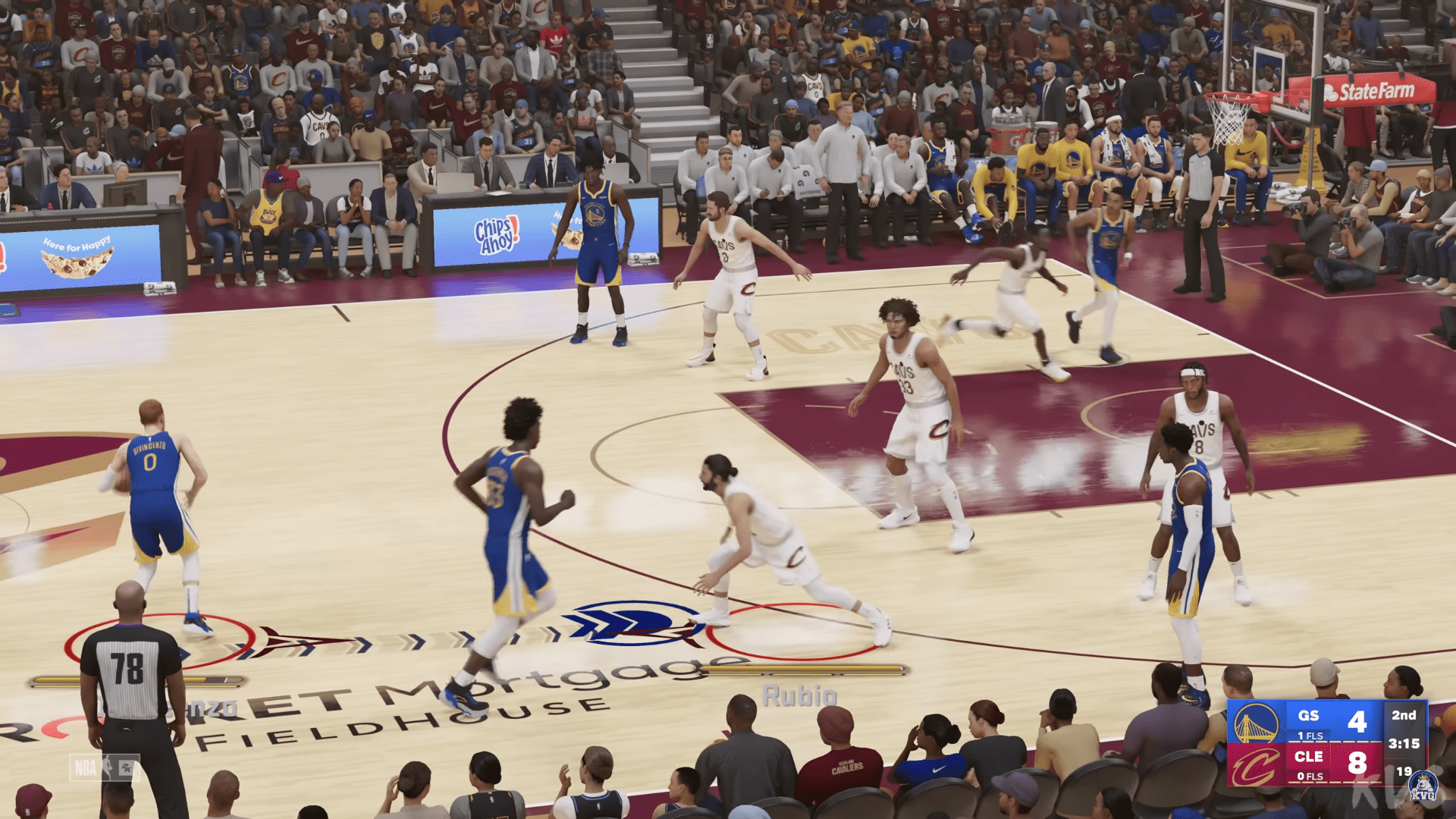The width and height of the screenshot is (1456, 819).
Task: Open the KVG channel watermark badge
Action: coord(1423,786)
